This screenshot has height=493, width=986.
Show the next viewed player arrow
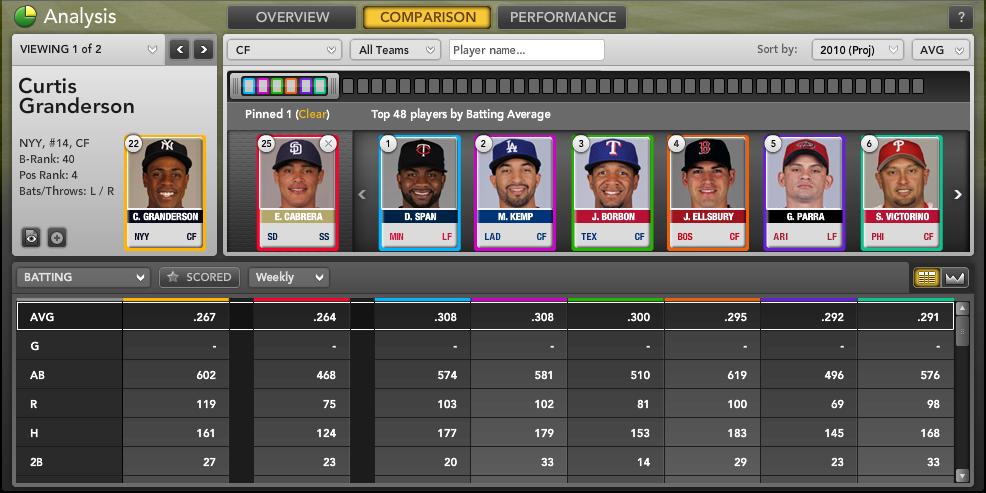click(x=203, y=49)
